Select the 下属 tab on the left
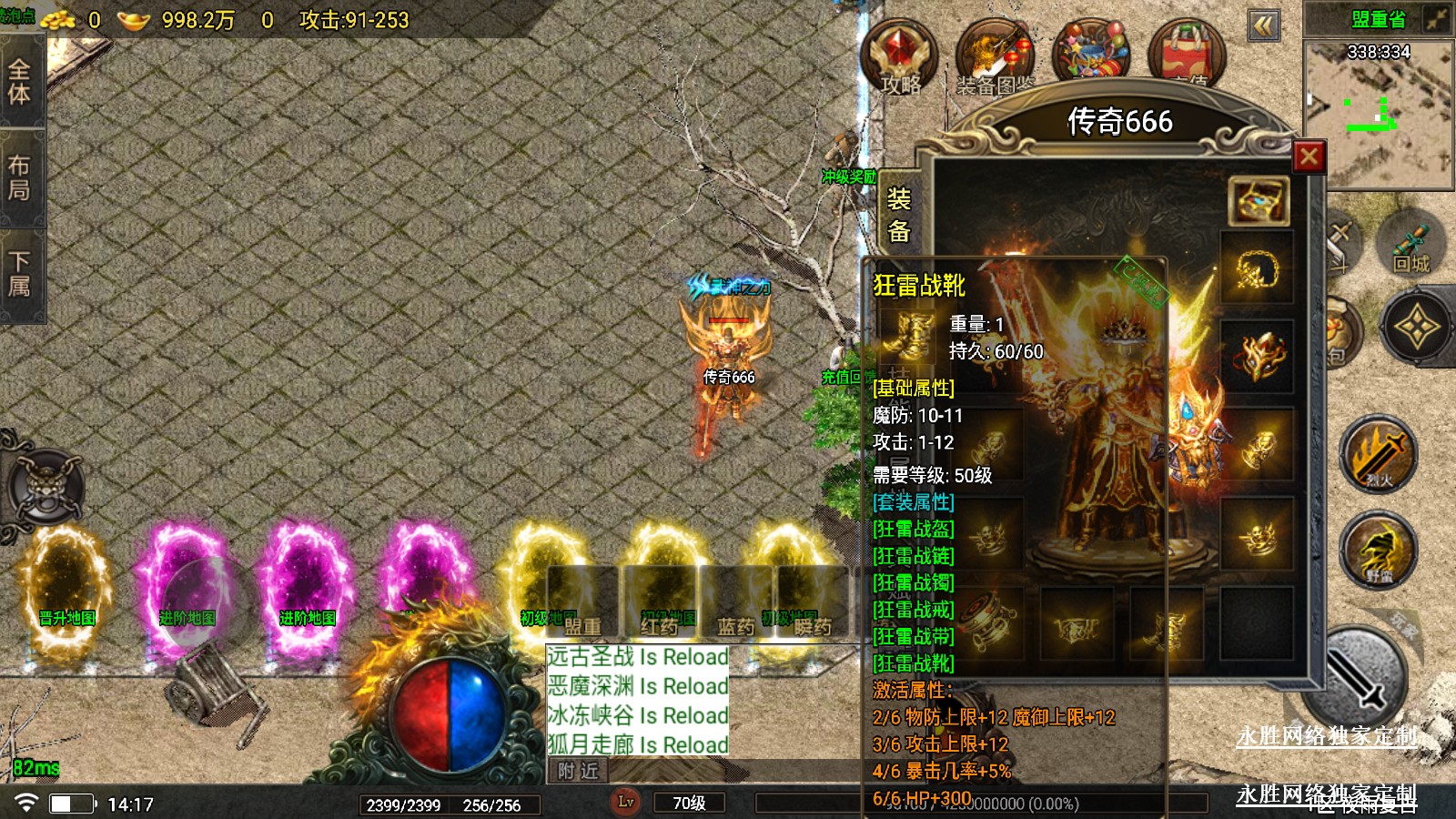 pos(19,274)
